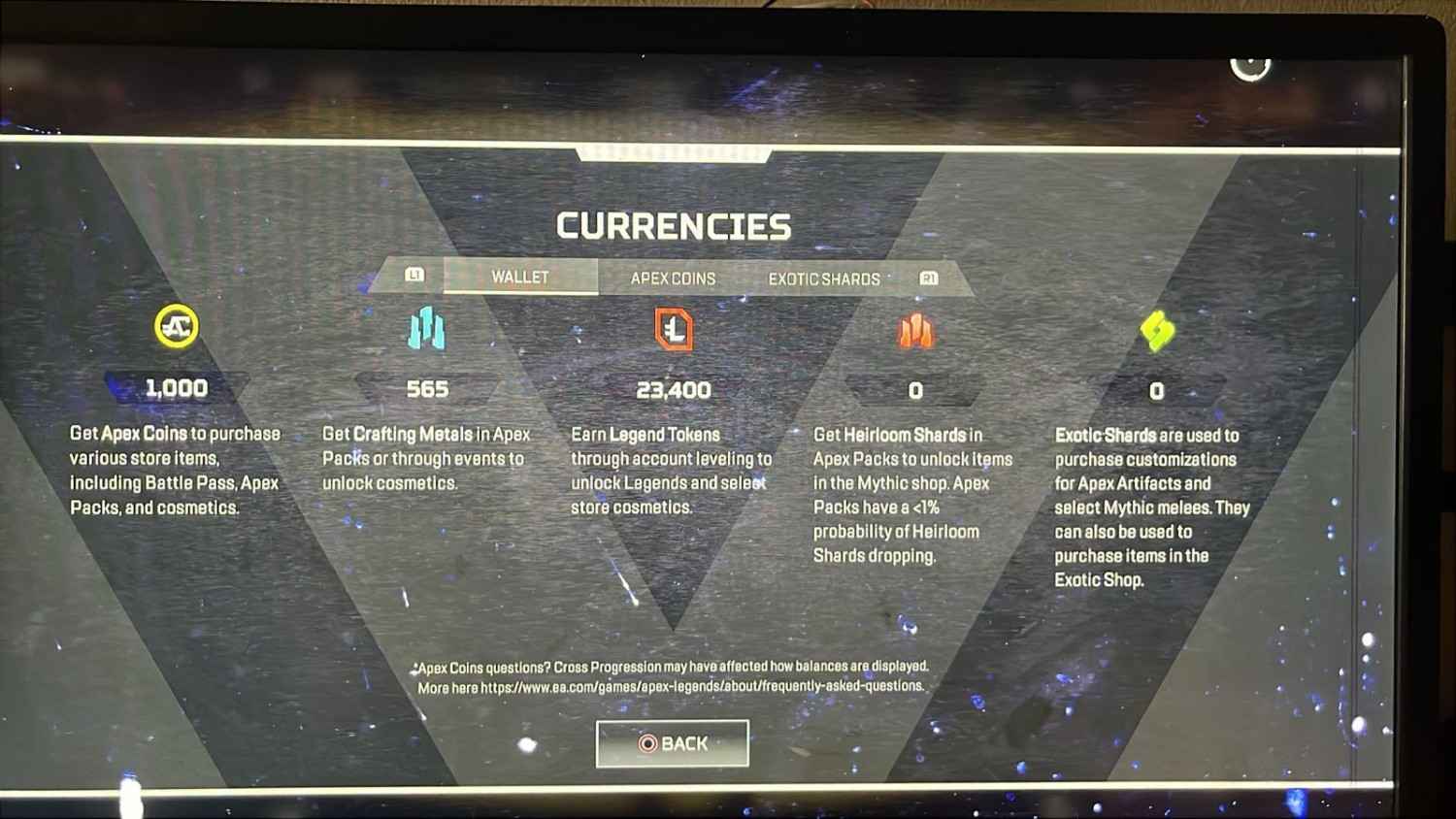
Task: Click the red Heirloom Shards icon
Action: [915, 330]
